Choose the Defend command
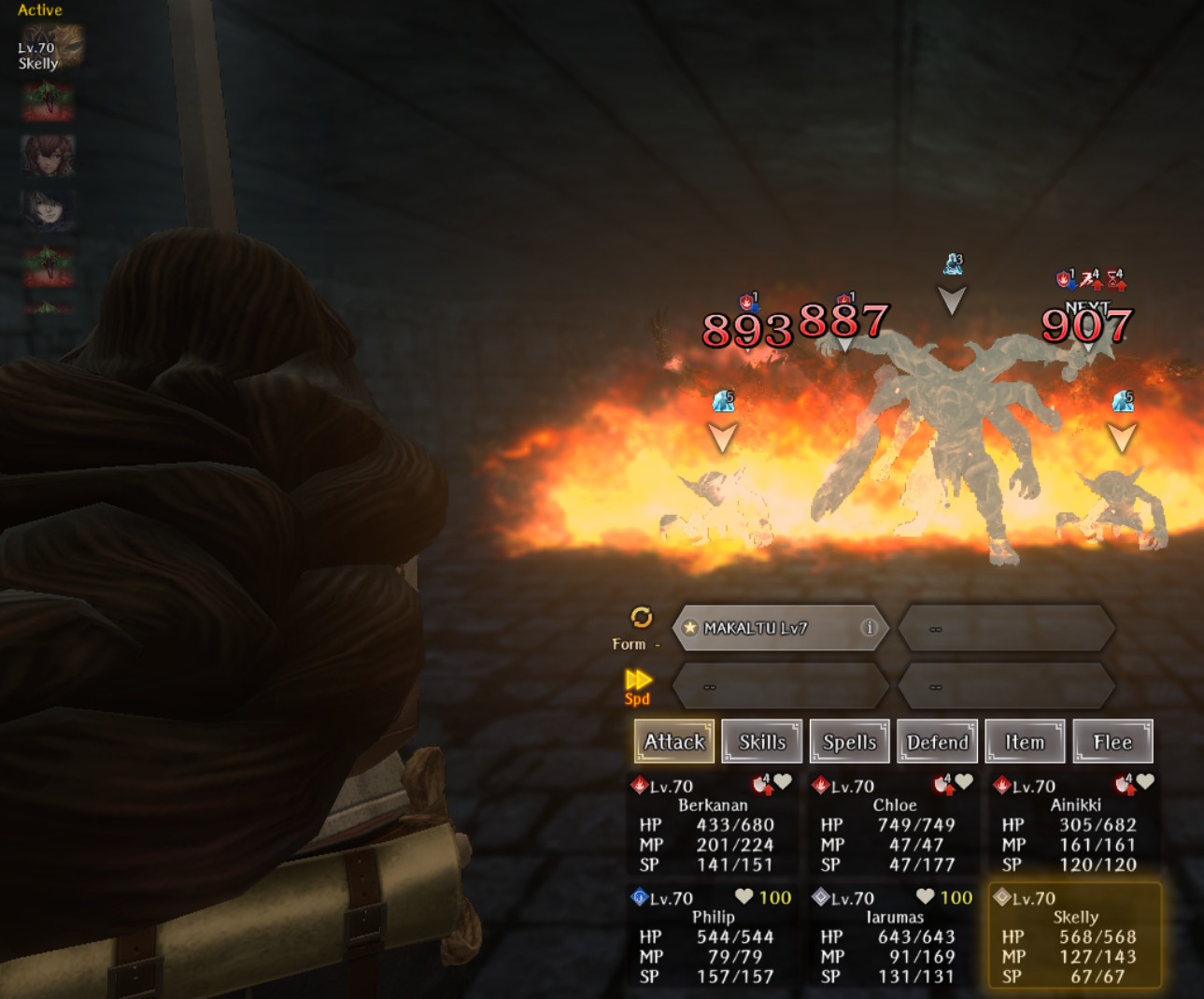This screenshot has width=1204, height=999. [937, 742]
